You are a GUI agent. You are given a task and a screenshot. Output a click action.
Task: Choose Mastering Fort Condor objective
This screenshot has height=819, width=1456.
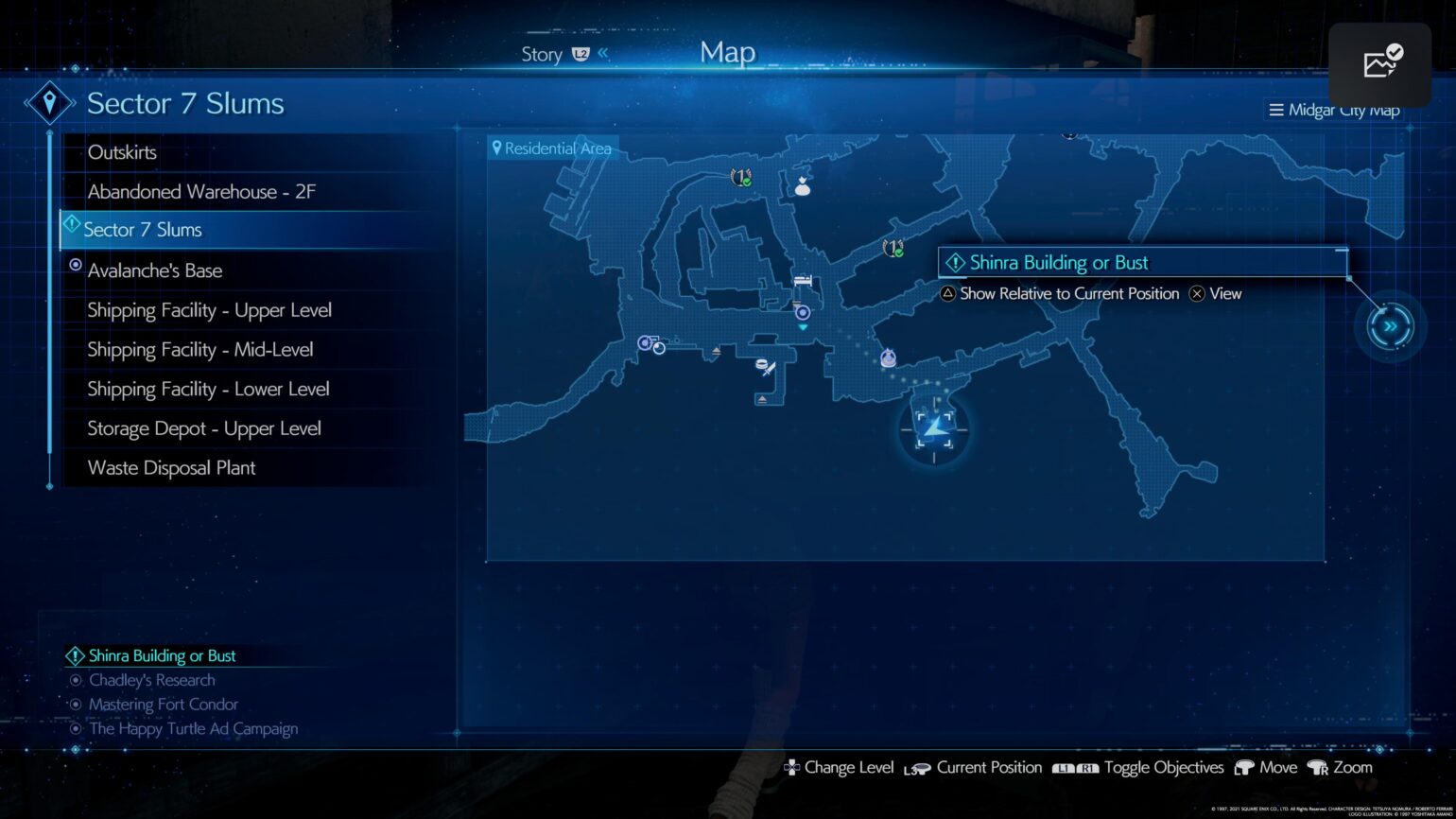coord(163,705)
